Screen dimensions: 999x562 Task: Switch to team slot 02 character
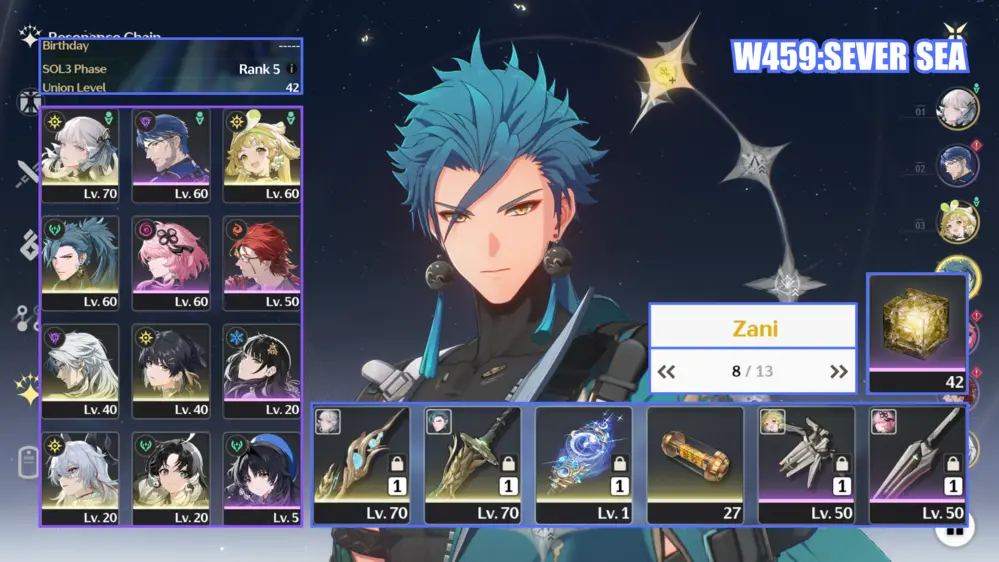click(x=956, y=166)
